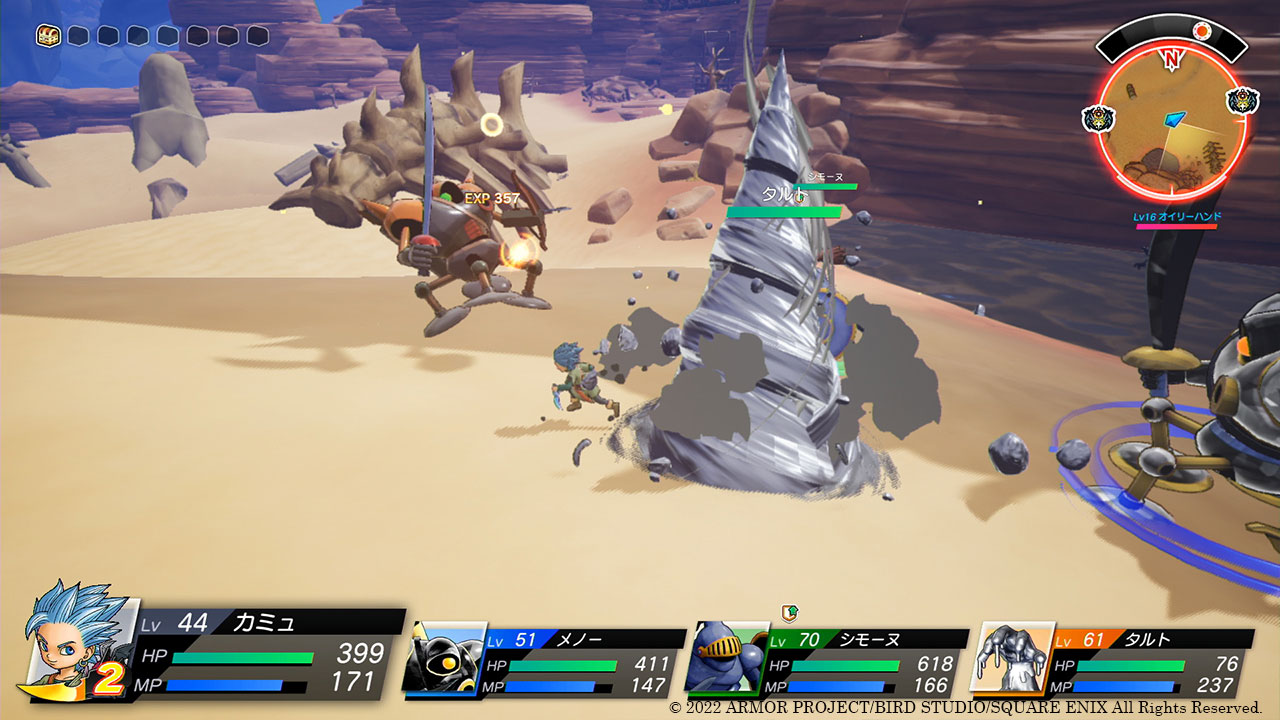Click the treasure chest counter icon

pos(48,36)
